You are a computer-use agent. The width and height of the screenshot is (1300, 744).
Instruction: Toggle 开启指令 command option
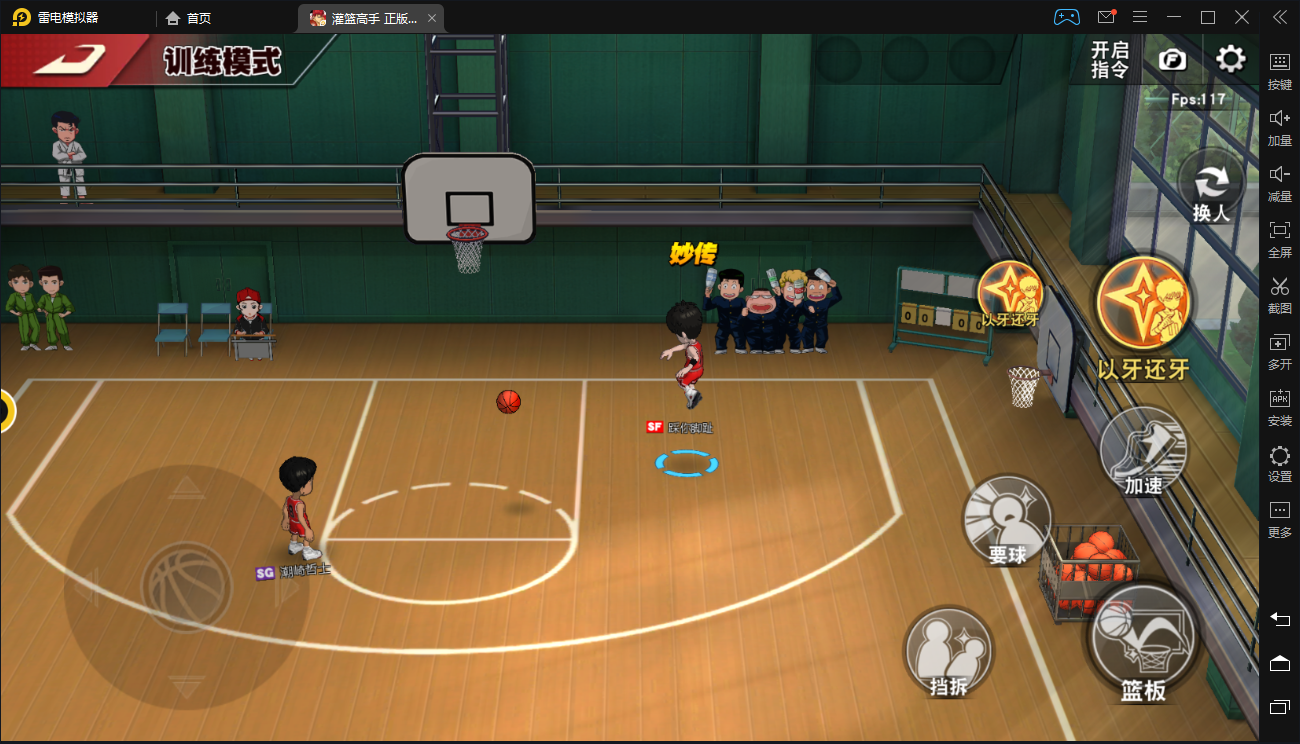tap(1110, 60)
